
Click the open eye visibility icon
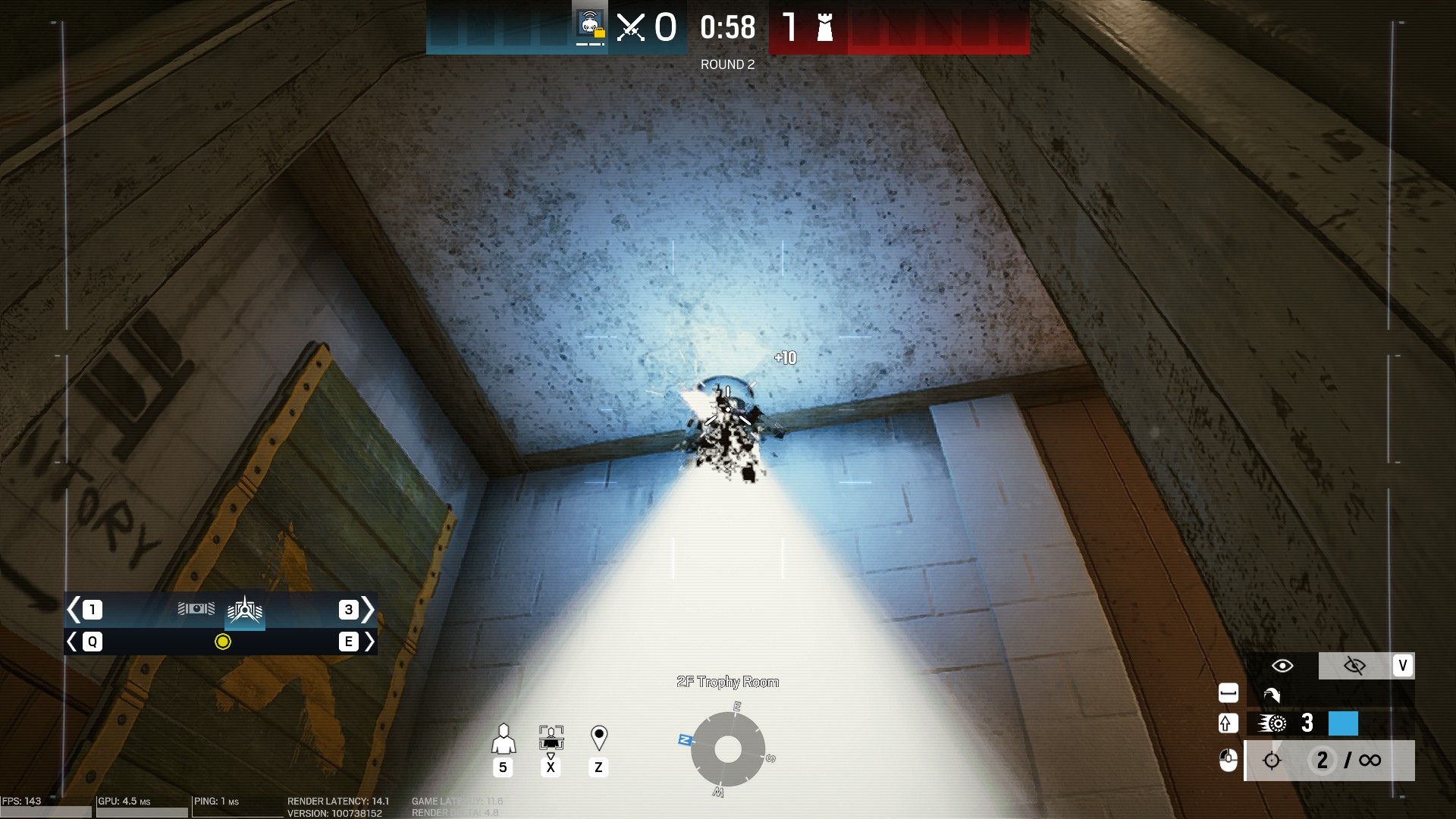[x=1282, y=665]
